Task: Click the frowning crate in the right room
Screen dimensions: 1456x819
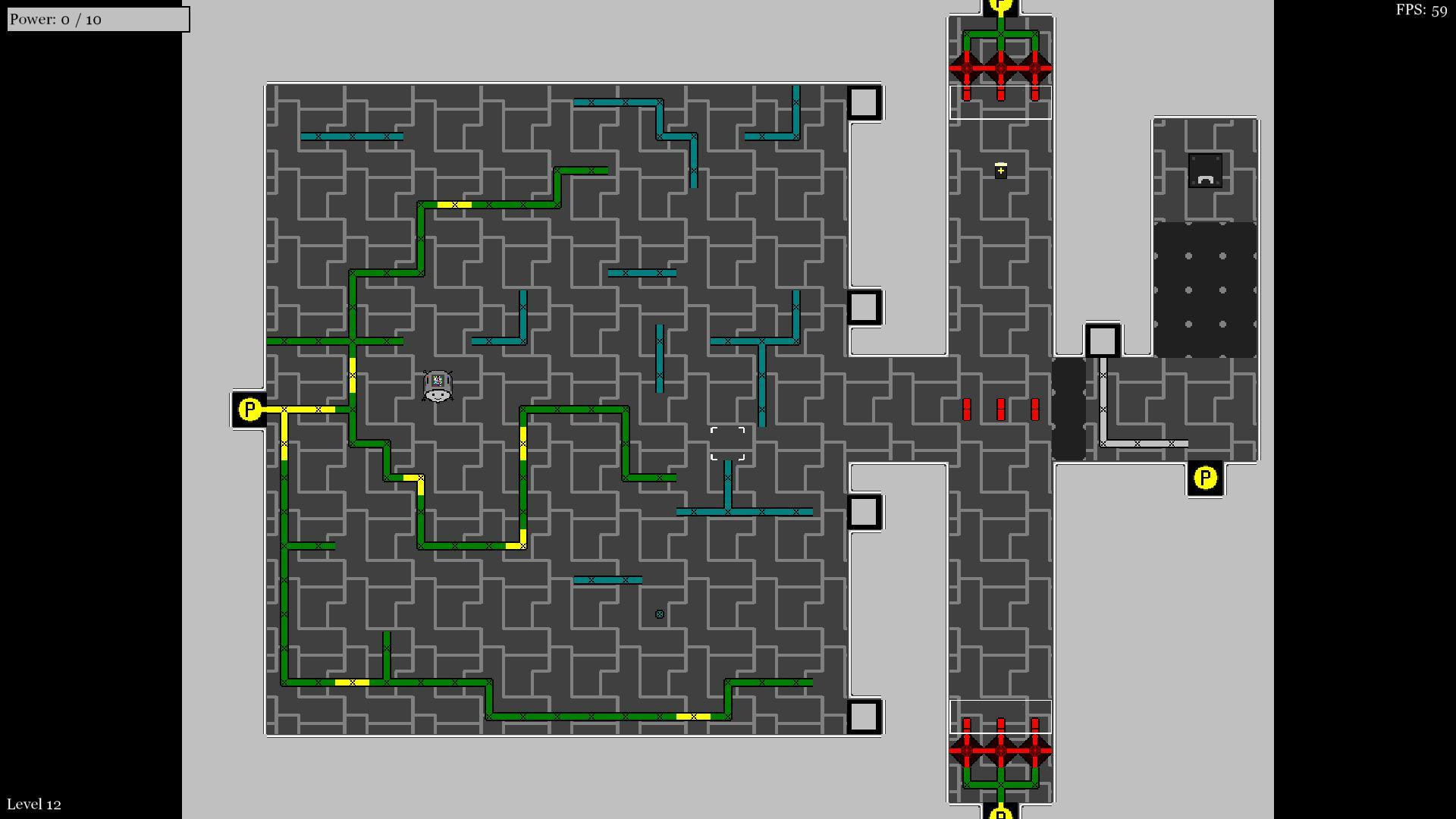Action: click(x=1204, y=168)
